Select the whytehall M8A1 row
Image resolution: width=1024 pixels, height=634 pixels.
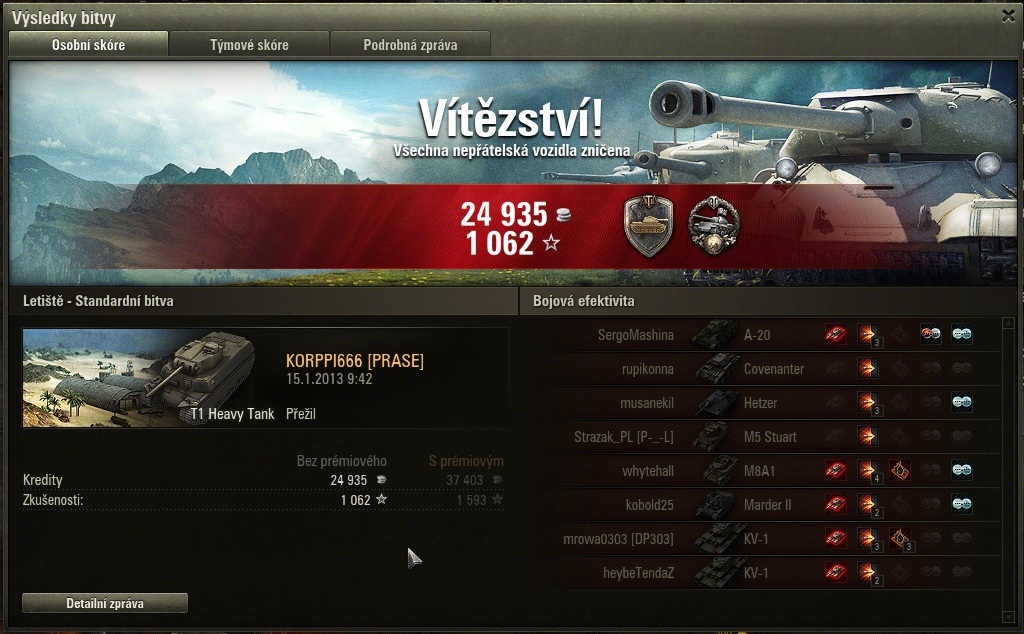point(760,471)
